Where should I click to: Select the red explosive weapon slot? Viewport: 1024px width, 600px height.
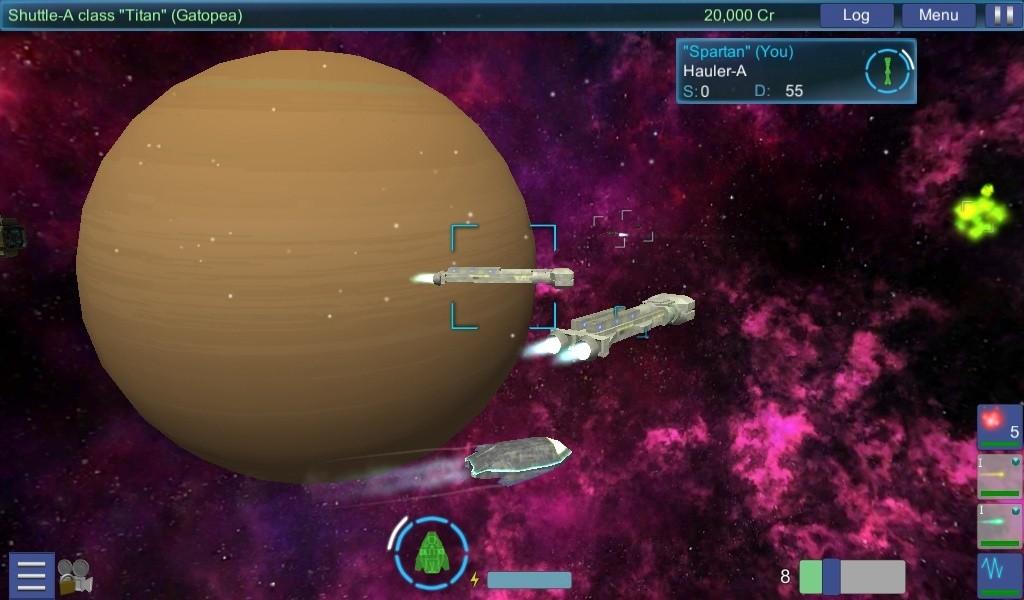click(999, 427)
